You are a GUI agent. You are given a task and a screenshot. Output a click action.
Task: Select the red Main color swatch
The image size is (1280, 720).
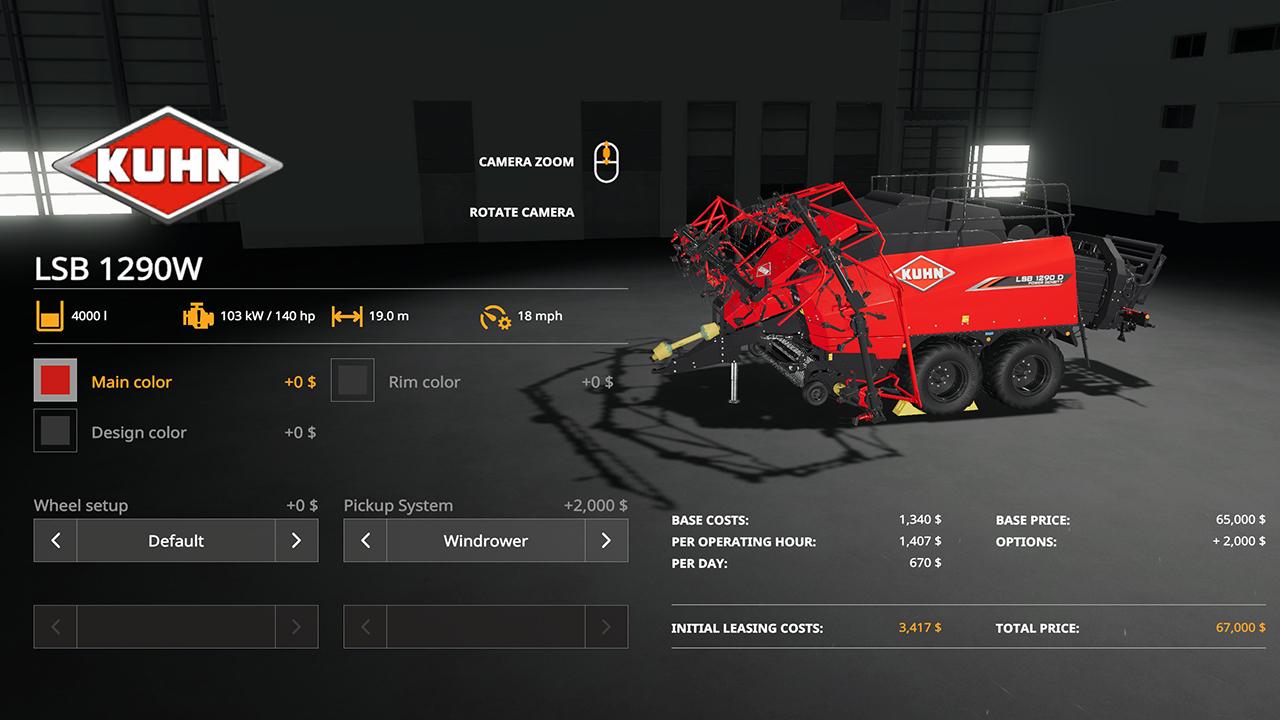point(55,381)
